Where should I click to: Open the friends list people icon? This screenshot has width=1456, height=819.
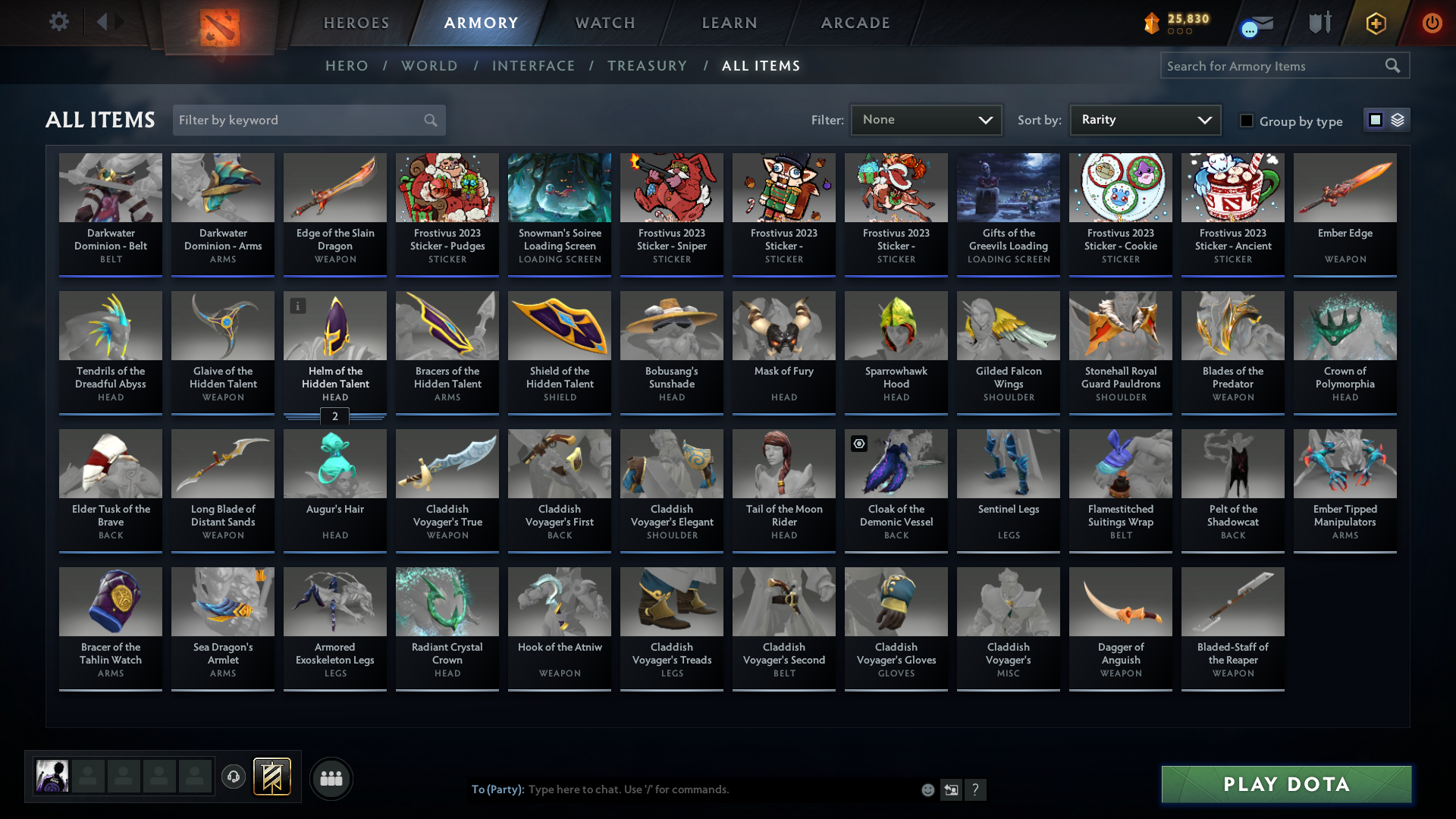[331, 778]
